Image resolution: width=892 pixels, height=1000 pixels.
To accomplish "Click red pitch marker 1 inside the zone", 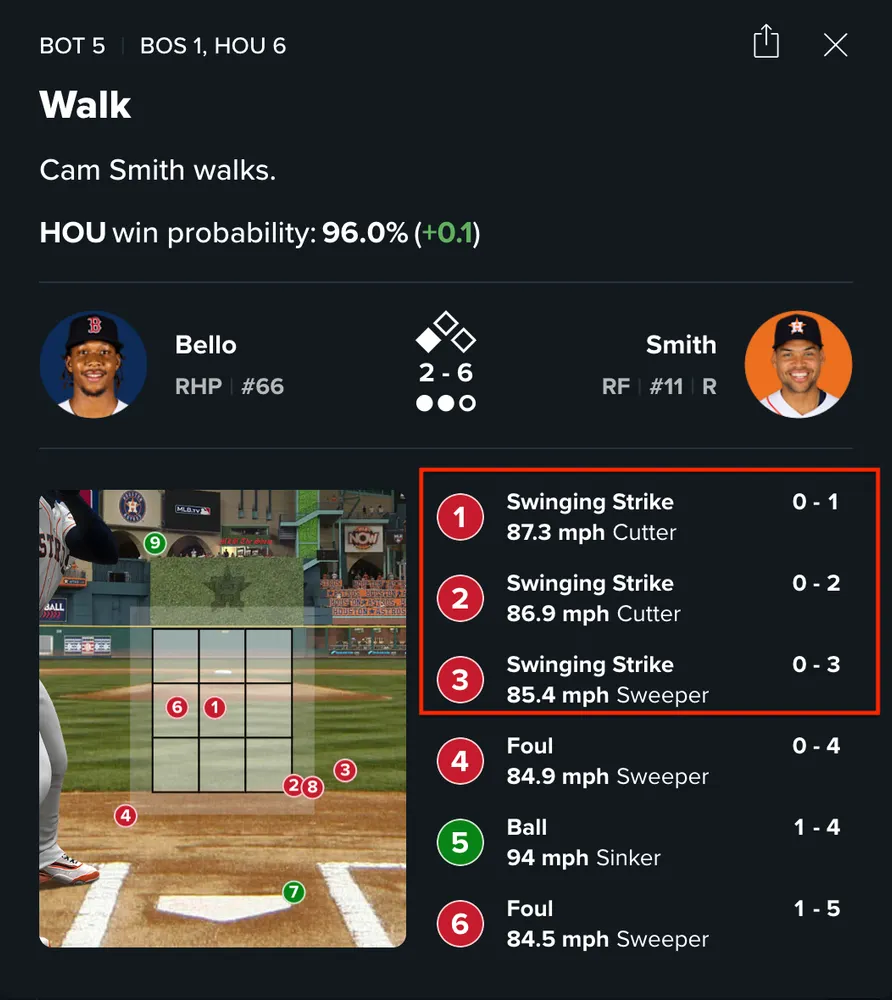I will click(214, 708).
